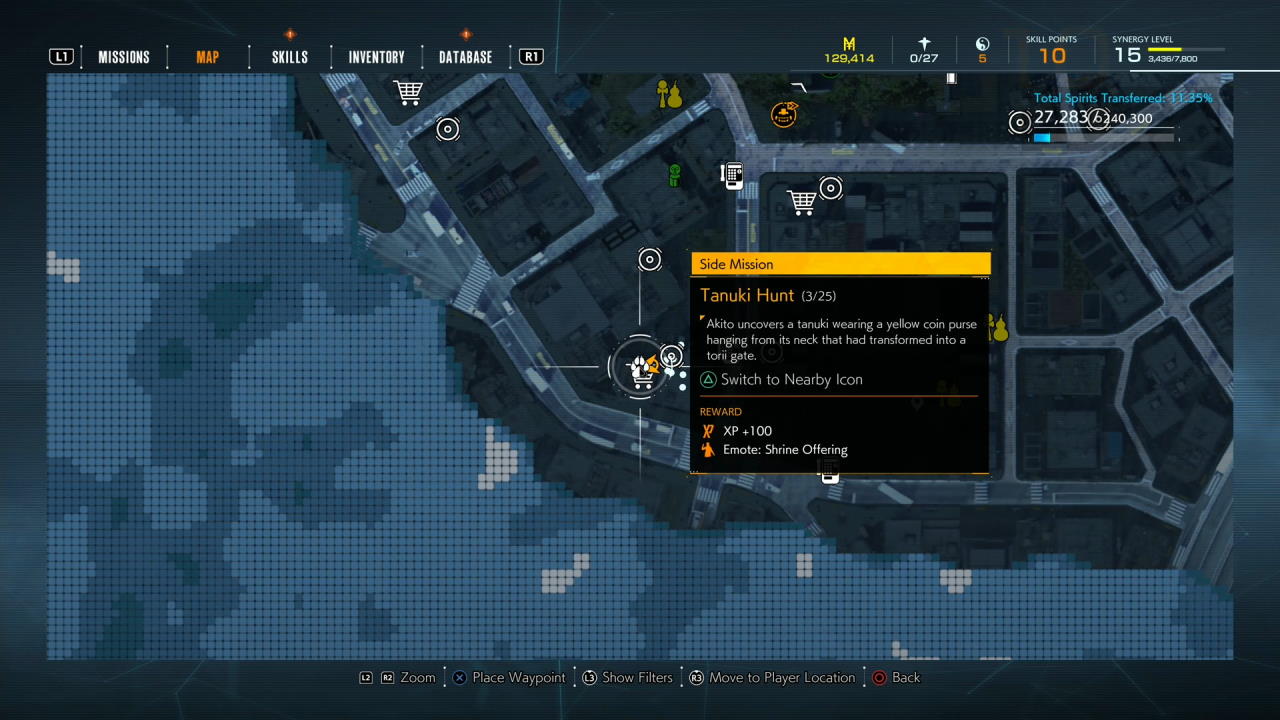The width and height of the screenshot is (1280, 720).
Task: Select the green Jizo statue marker
Action: [x=675, y=175]
